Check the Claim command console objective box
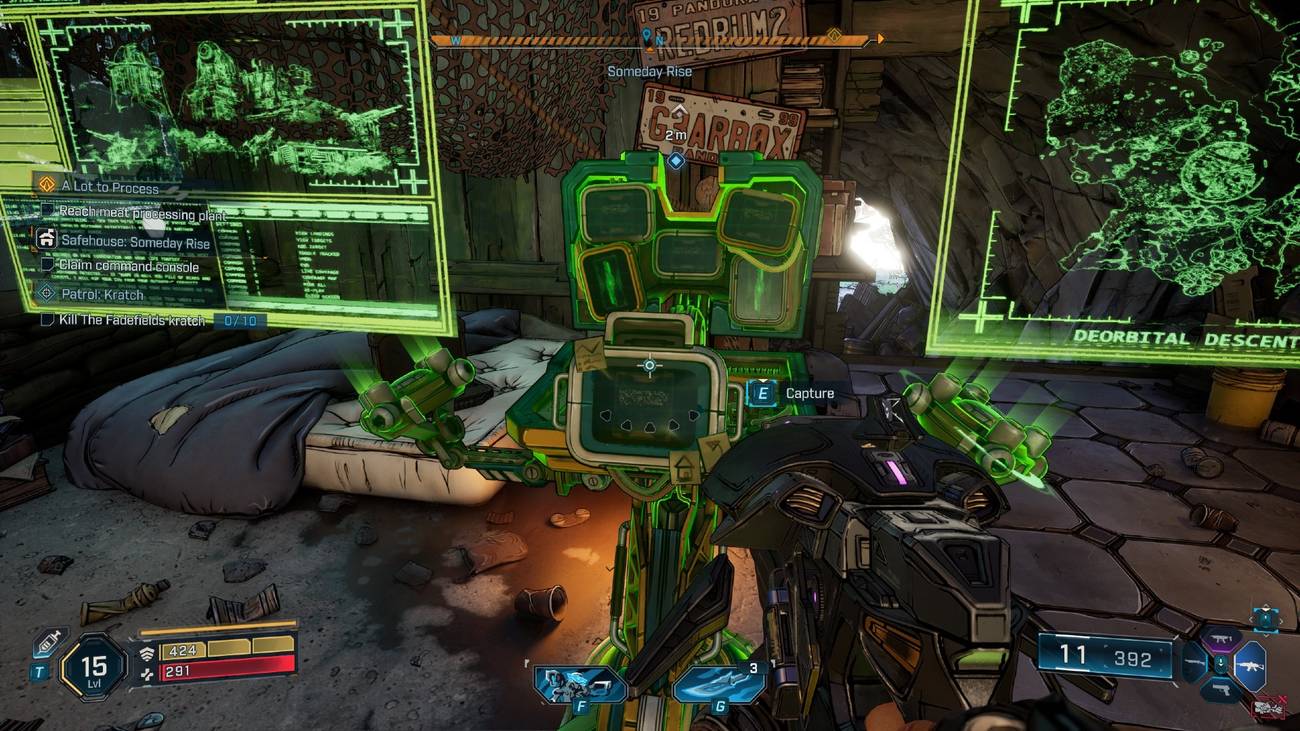The width and height of the screenshot is (1300, 731). (x=49, y=262)
